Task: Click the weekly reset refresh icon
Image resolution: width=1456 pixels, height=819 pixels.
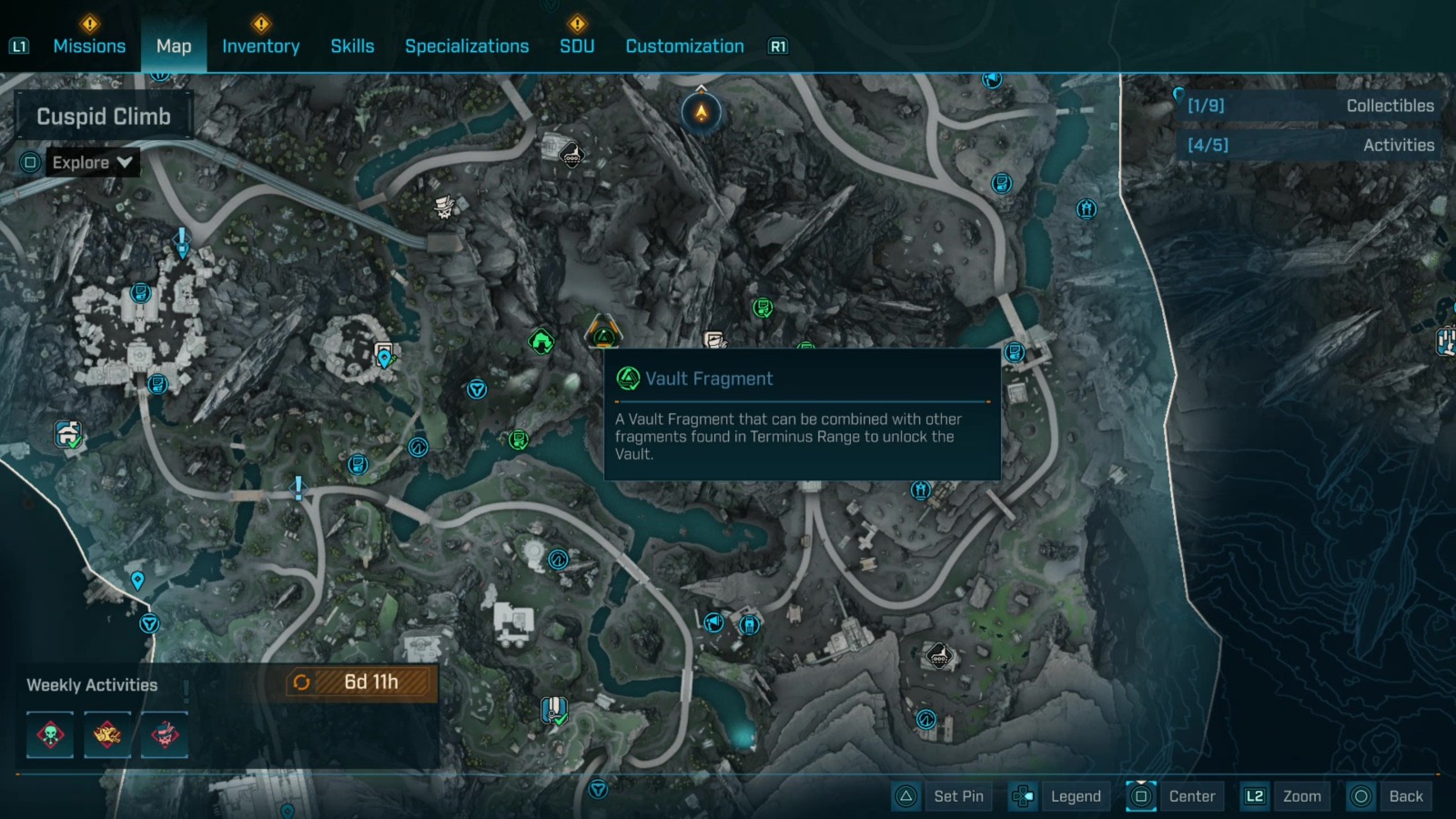Action: [300, 683]
